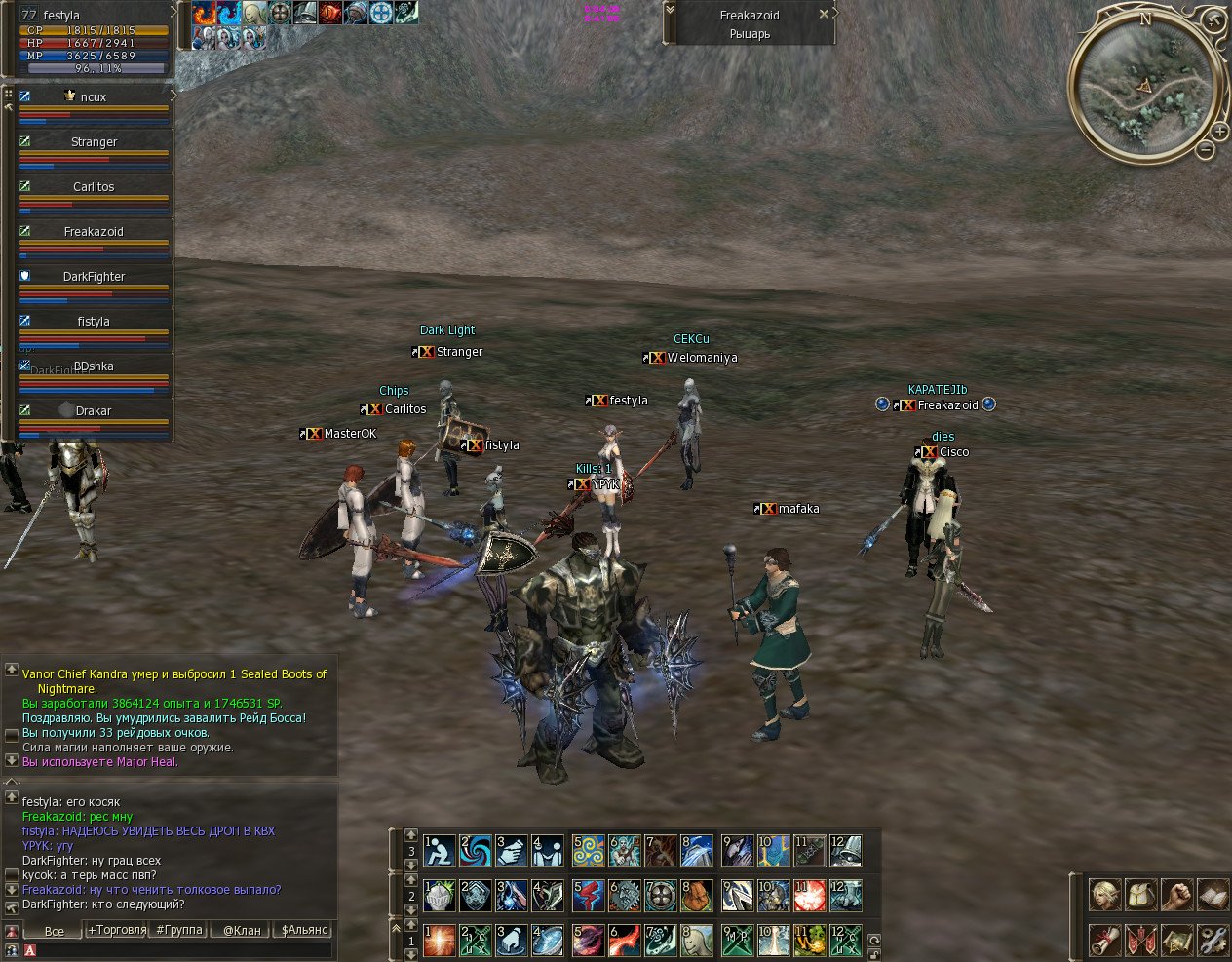Open the inventory backpack icon
The width and height of the screenshot is (1232, 962).
point(1140,894)
